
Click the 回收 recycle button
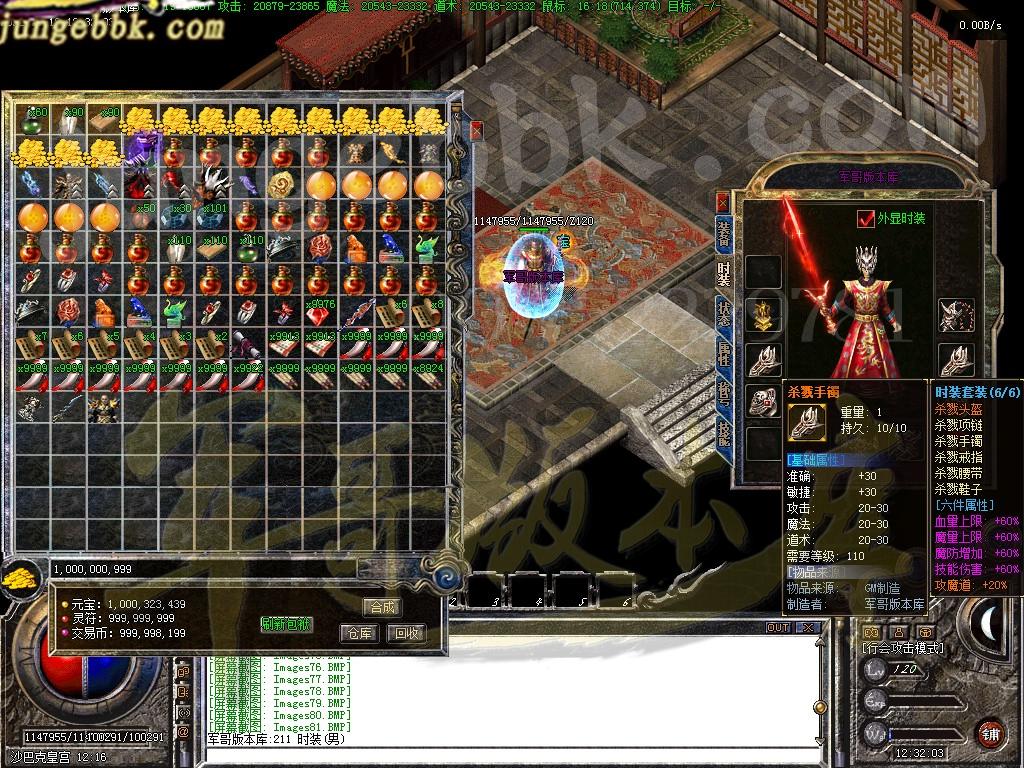pyautogui.click(x=406, y=633)
